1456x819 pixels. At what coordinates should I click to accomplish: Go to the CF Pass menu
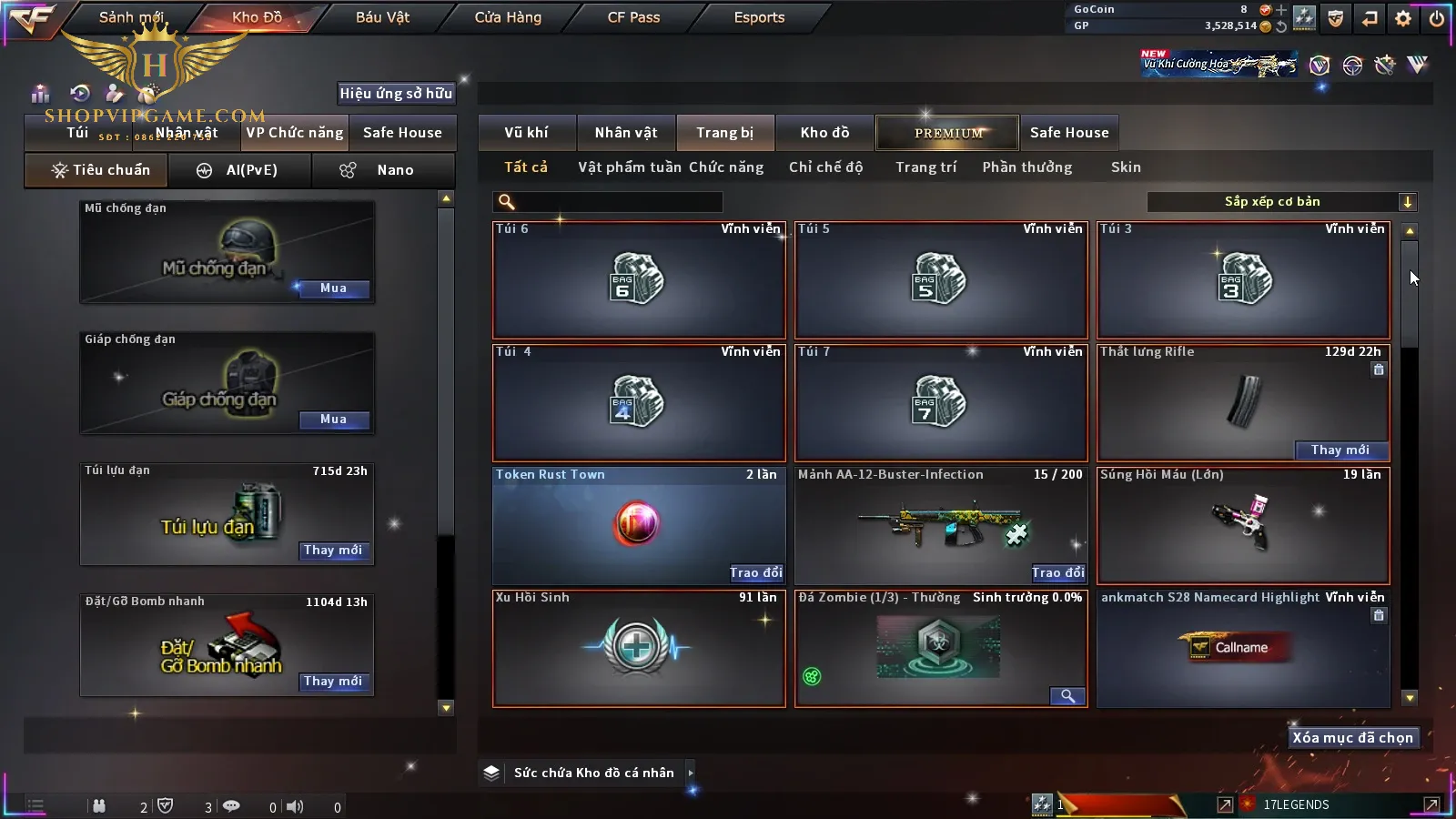tap(633, 17)
